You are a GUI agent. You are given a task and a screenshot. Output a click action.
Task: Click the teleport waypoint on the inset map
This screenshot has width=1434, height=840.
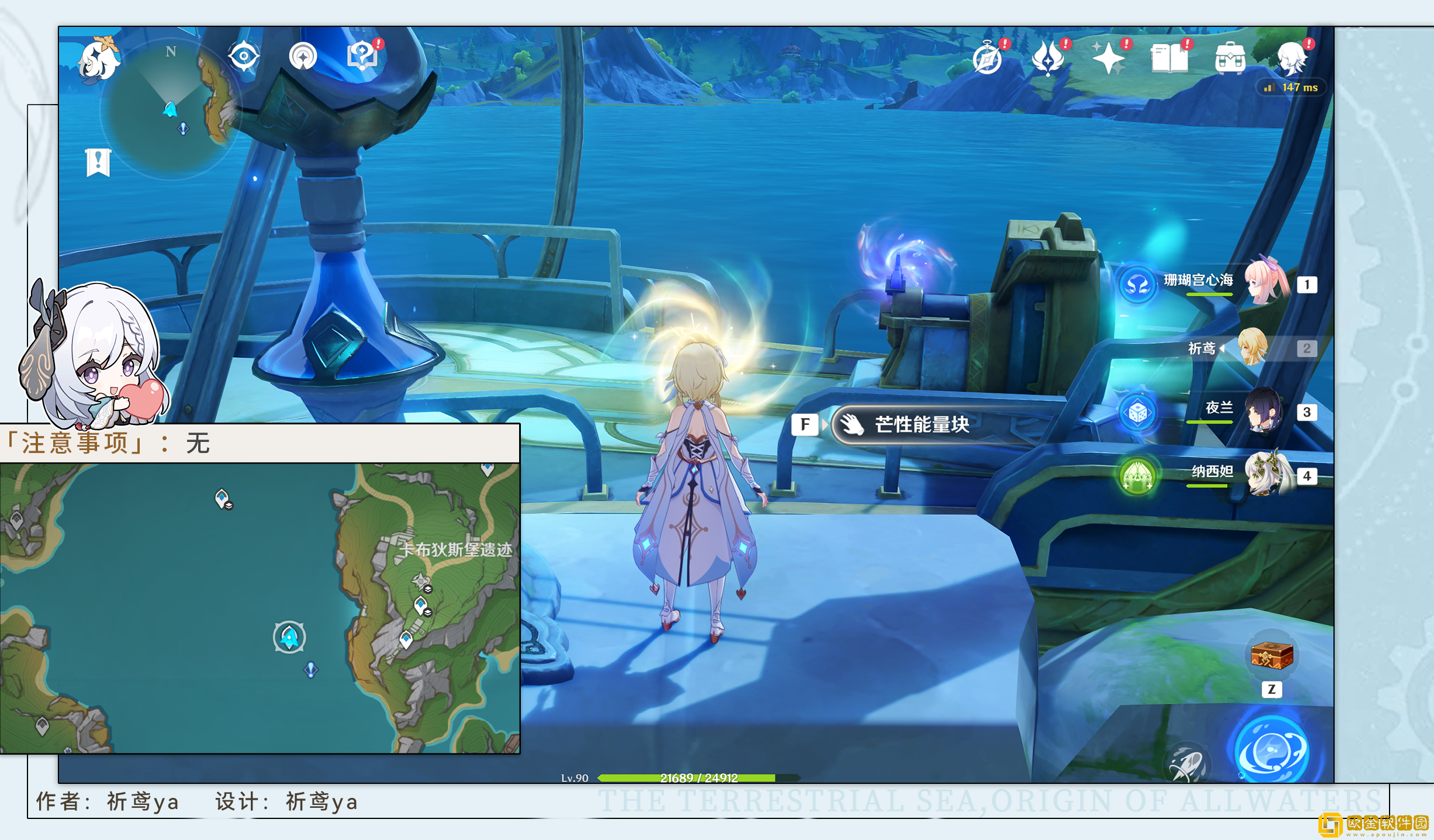point(289,637)
